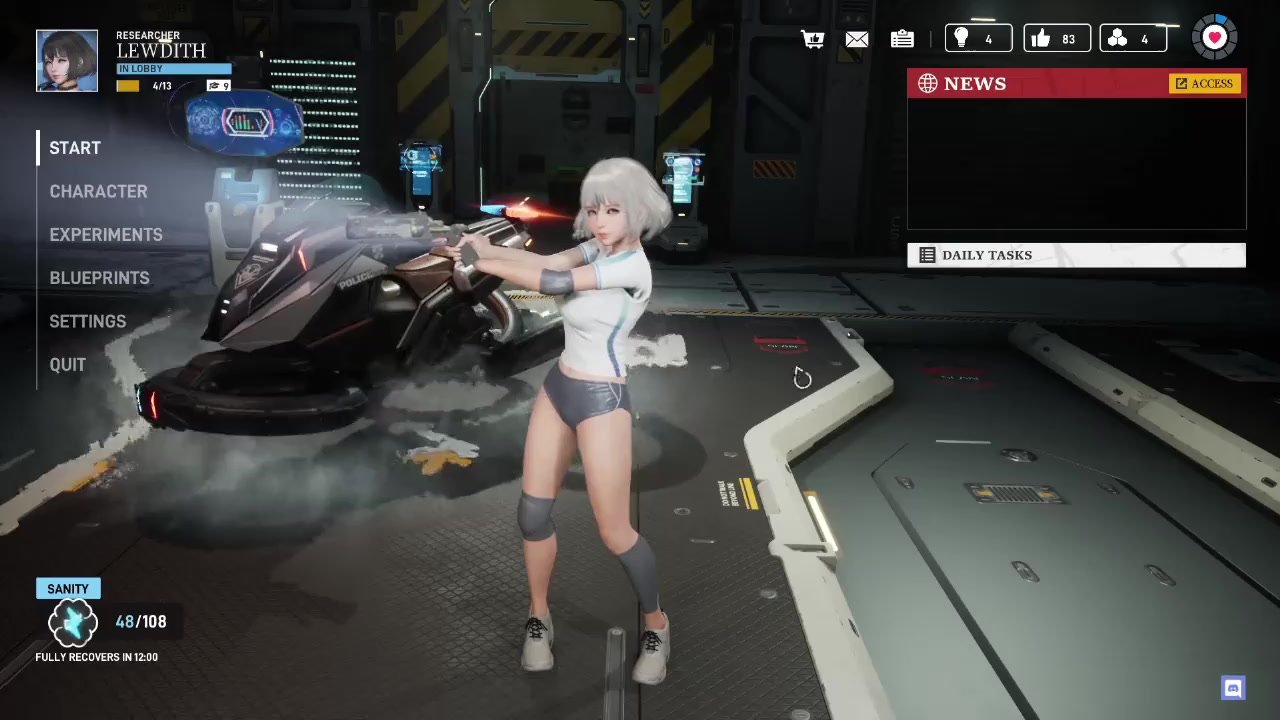Screen dimensions: 1280x720
Task: Select the thumbs-up likes counter
Action: click(1056, 39)
